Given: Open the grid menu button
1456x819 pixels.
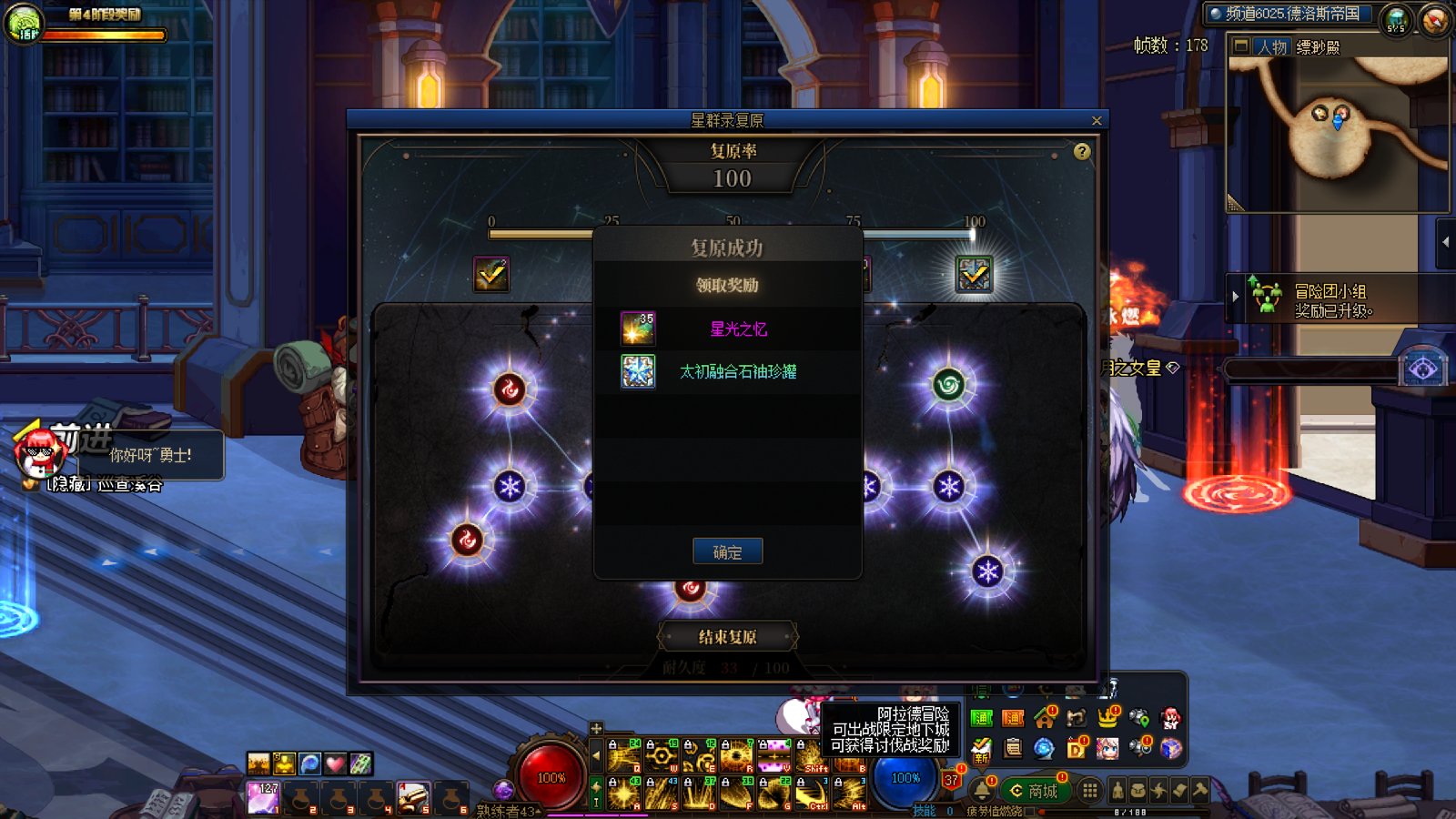Looking at the screenshot, I should tap(1089, 791).
